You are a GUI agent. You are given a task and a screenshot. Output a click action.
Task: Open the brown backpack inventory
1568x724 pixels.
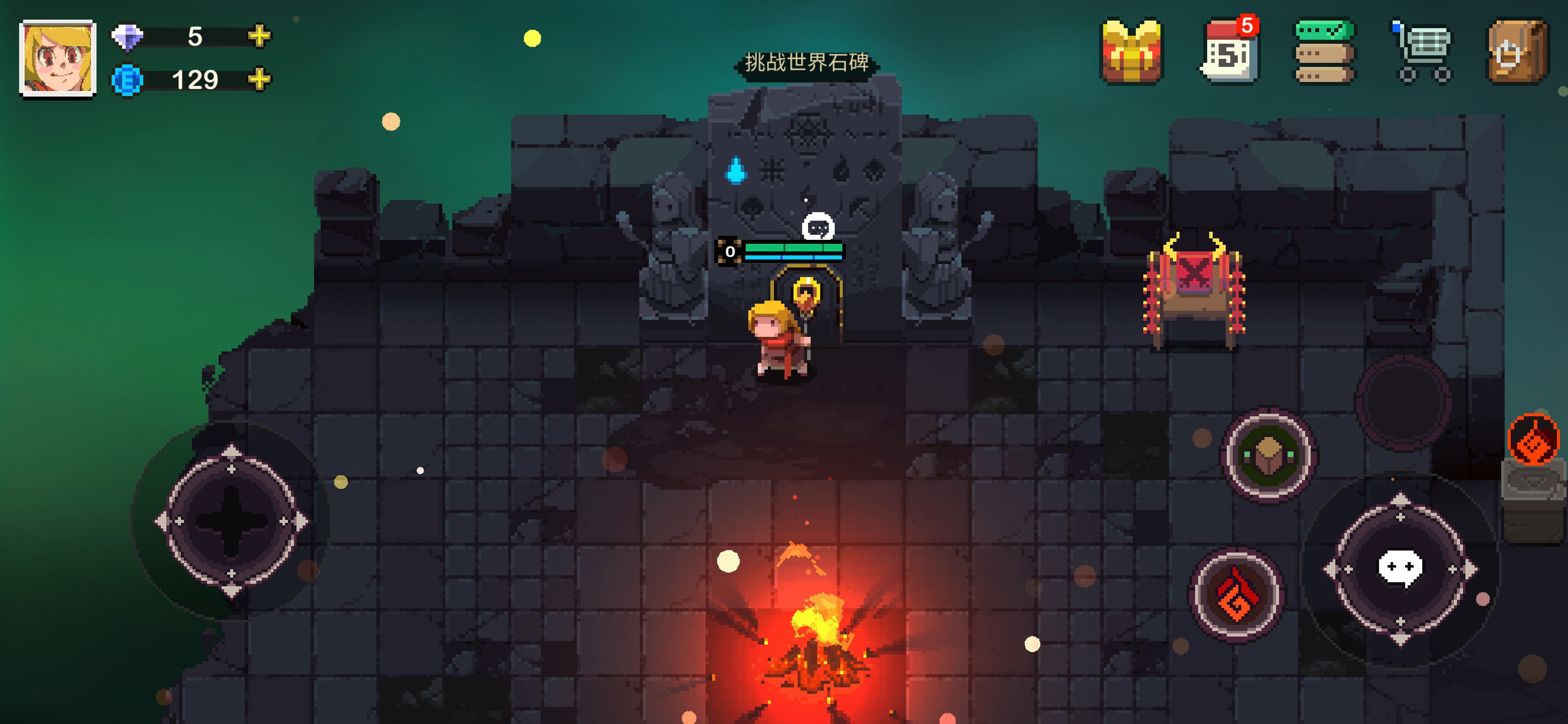click(1518, 52)
